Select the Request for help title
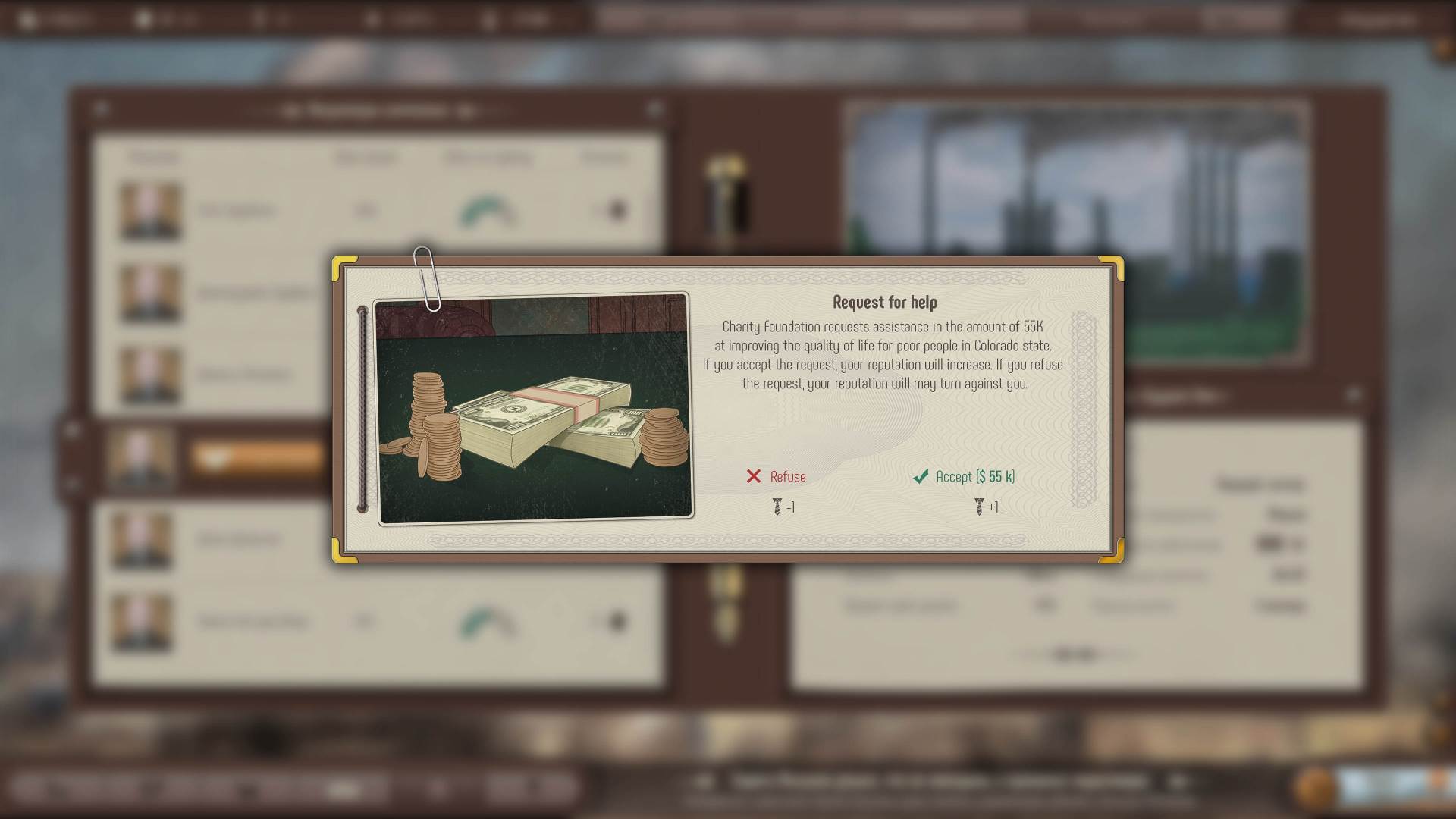 pyautogui.click(x=885, y=302)
